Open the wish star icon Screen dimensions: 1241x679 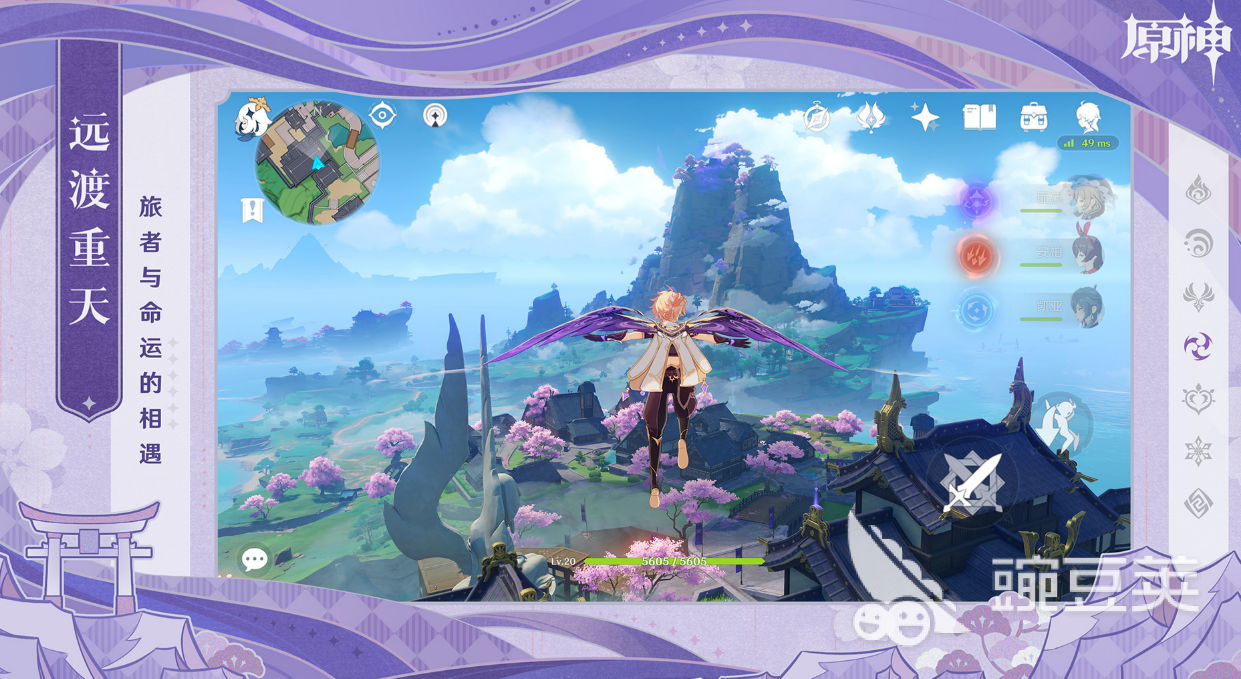[x=925, y=117]
